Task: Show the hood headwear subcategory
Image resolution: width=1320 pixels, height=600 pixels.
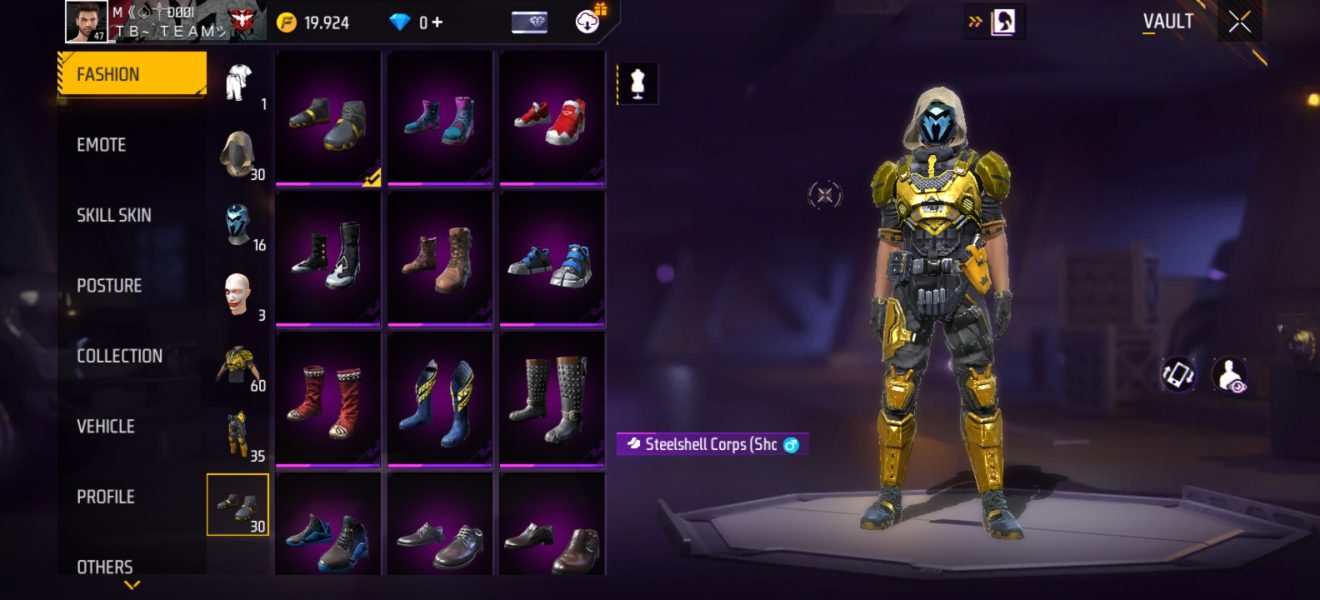Action: point(238,154)
